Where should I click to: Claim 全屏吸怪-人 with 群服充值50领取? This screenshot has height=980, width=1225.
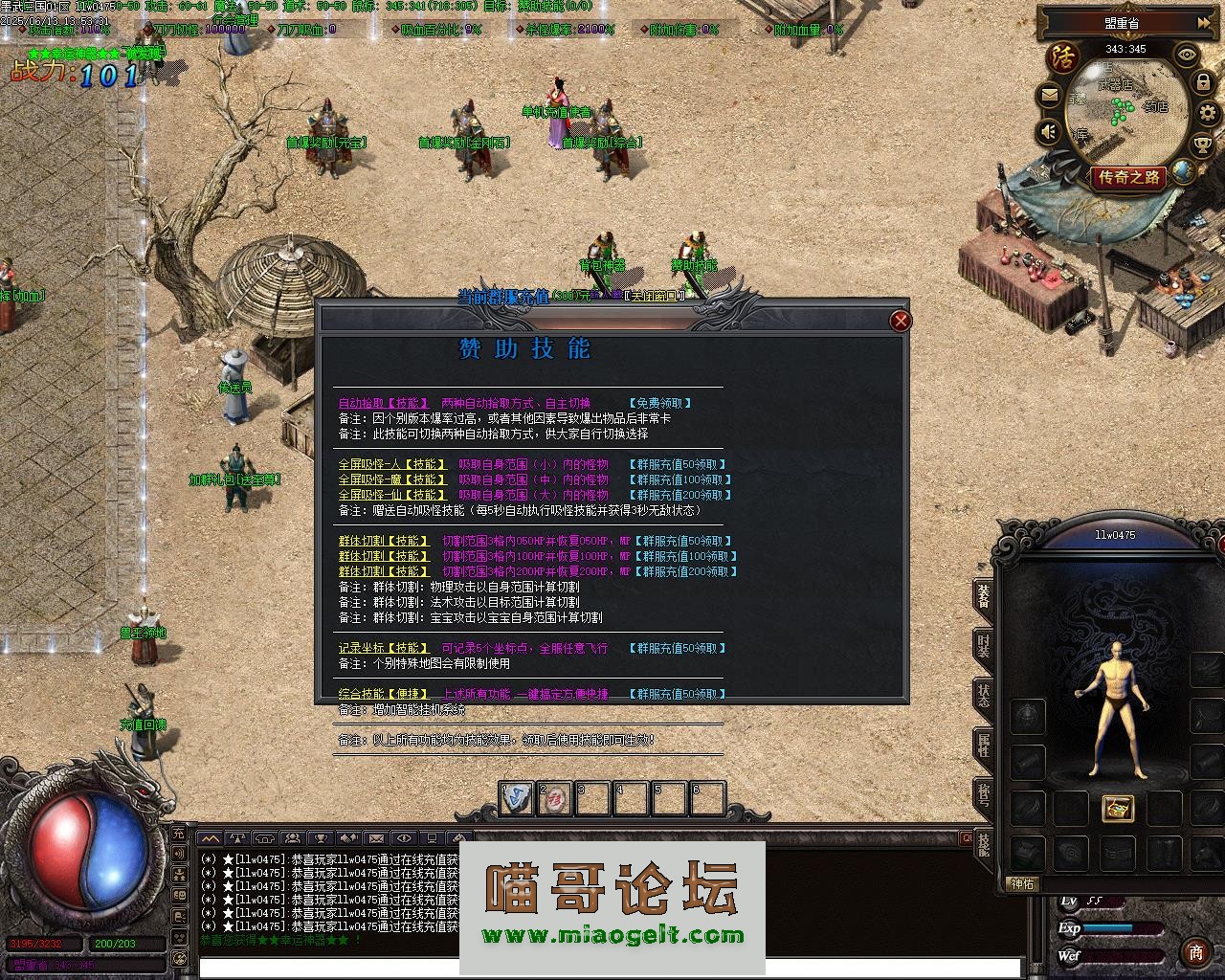pyautogui.click(x=679, y=465)
